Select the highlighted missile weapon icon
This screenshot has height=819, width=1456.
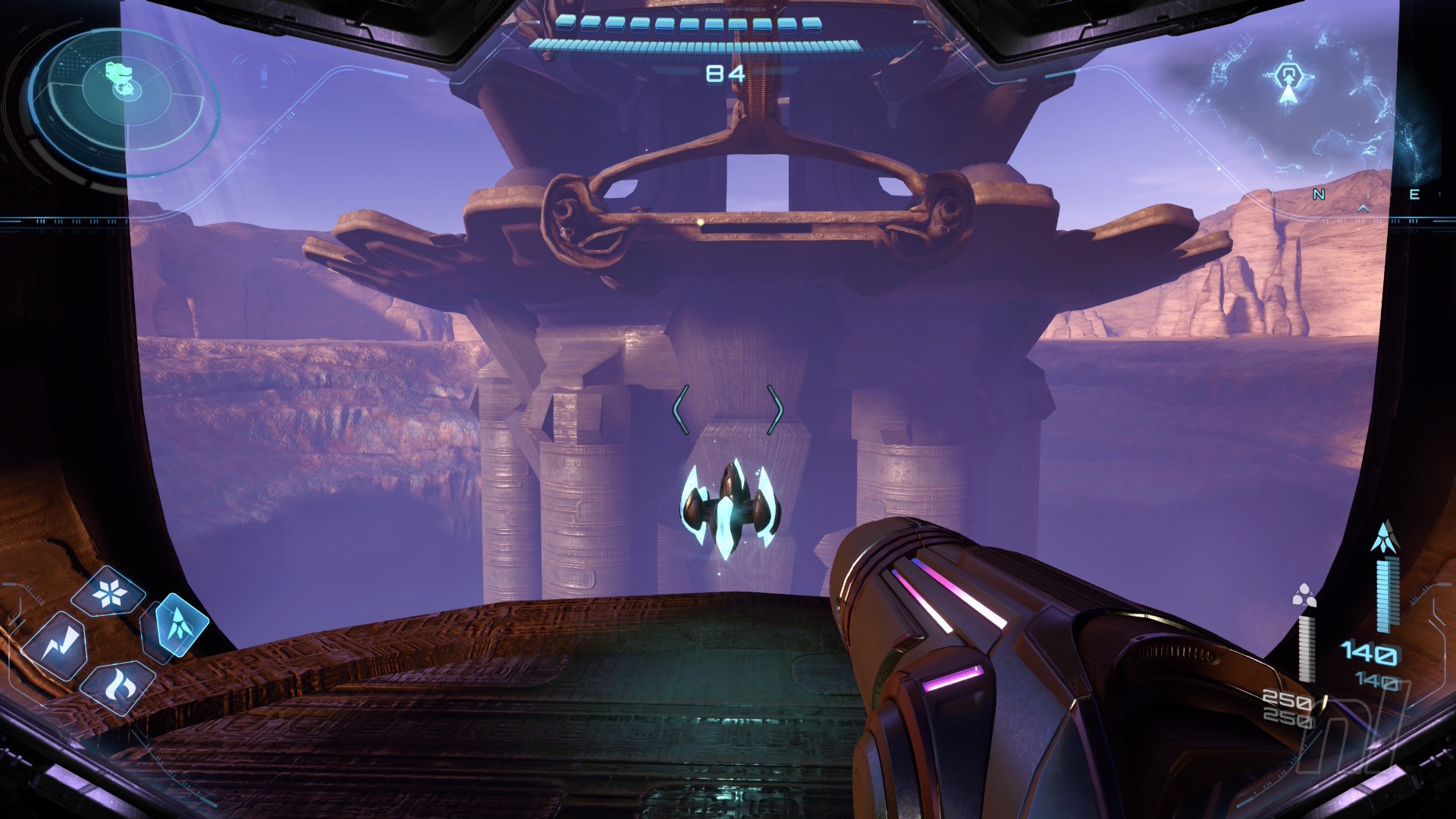coord(180,626)
